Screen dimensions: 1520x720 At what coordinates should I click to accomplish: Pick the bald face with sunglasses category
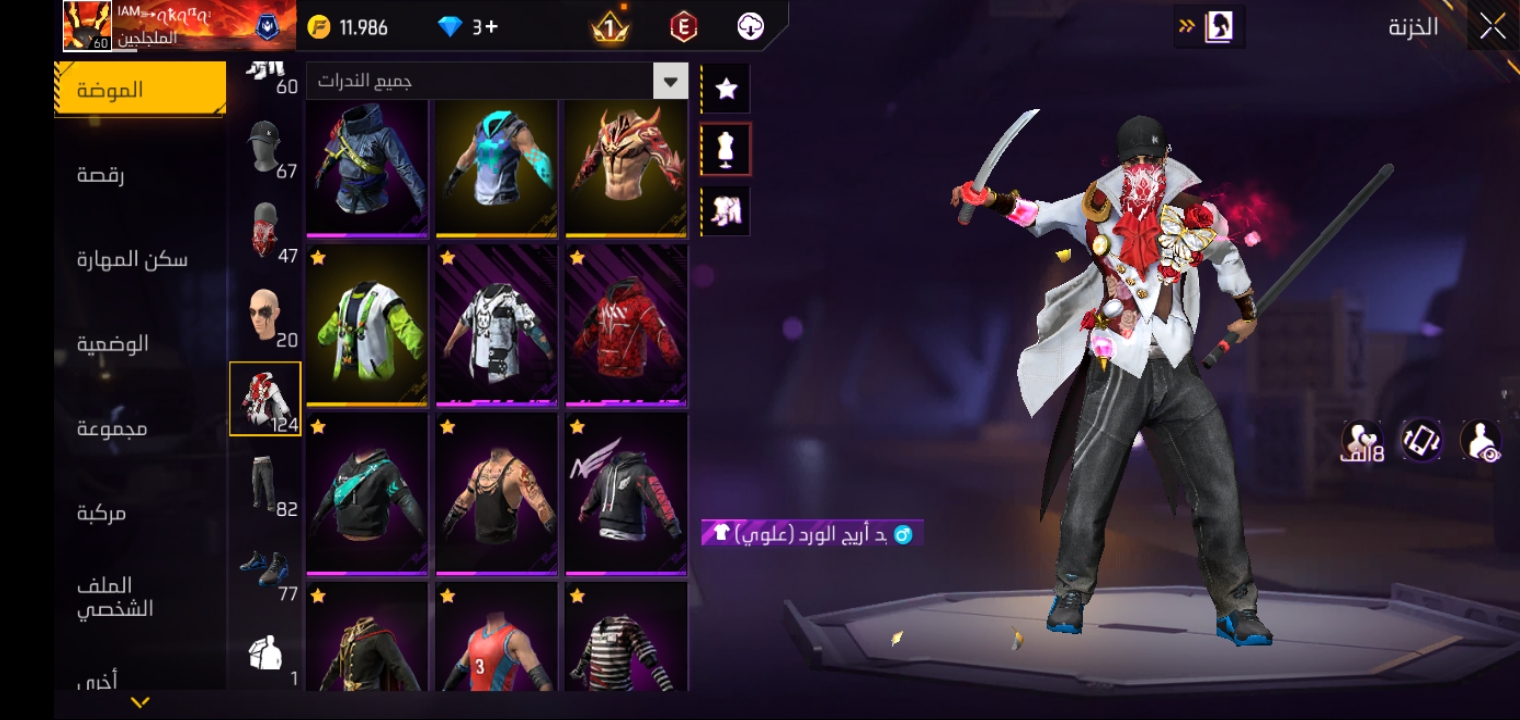tap(265, 318)
